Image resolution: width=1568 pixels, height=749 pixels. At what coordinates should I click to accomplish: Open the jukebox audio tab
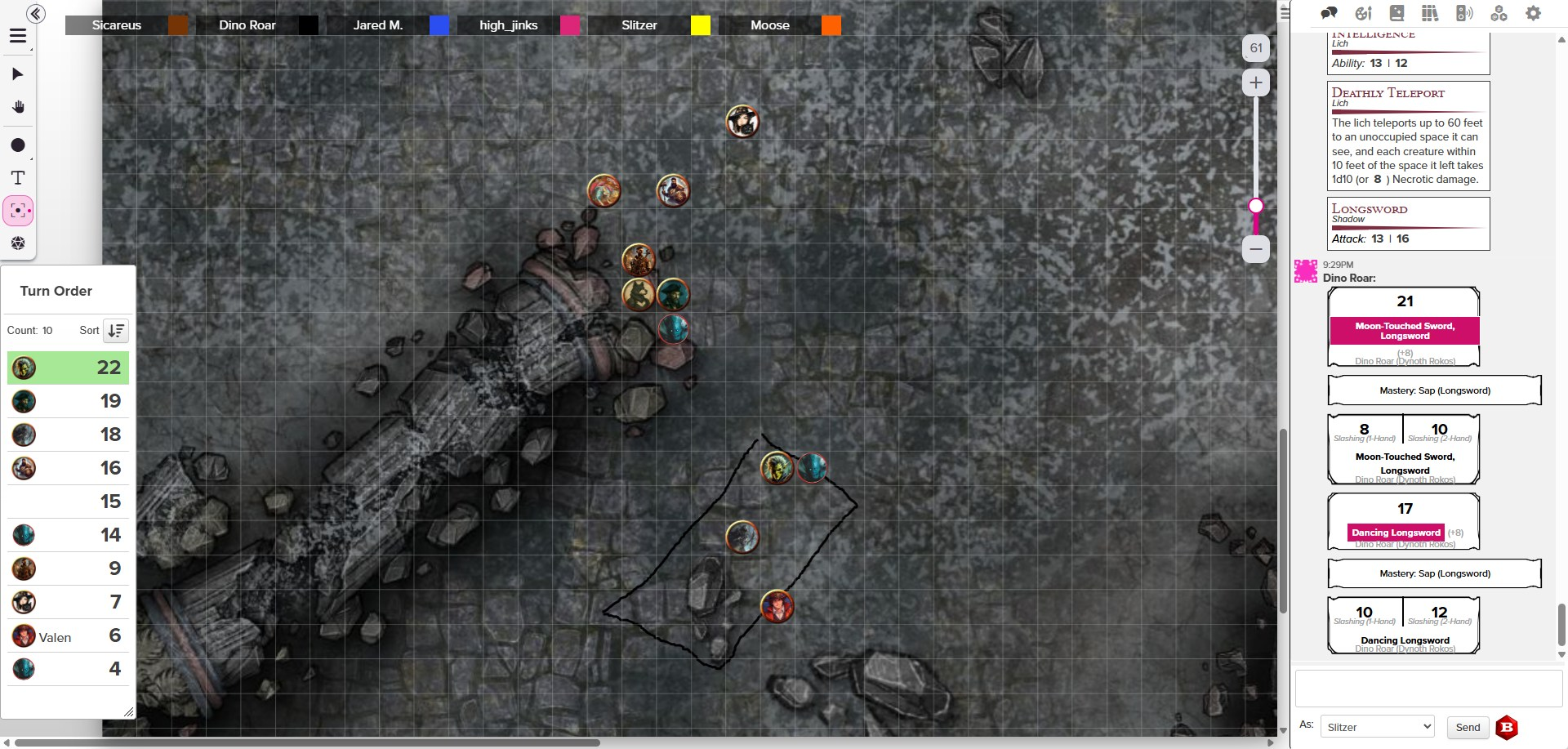pos(1464,13)
